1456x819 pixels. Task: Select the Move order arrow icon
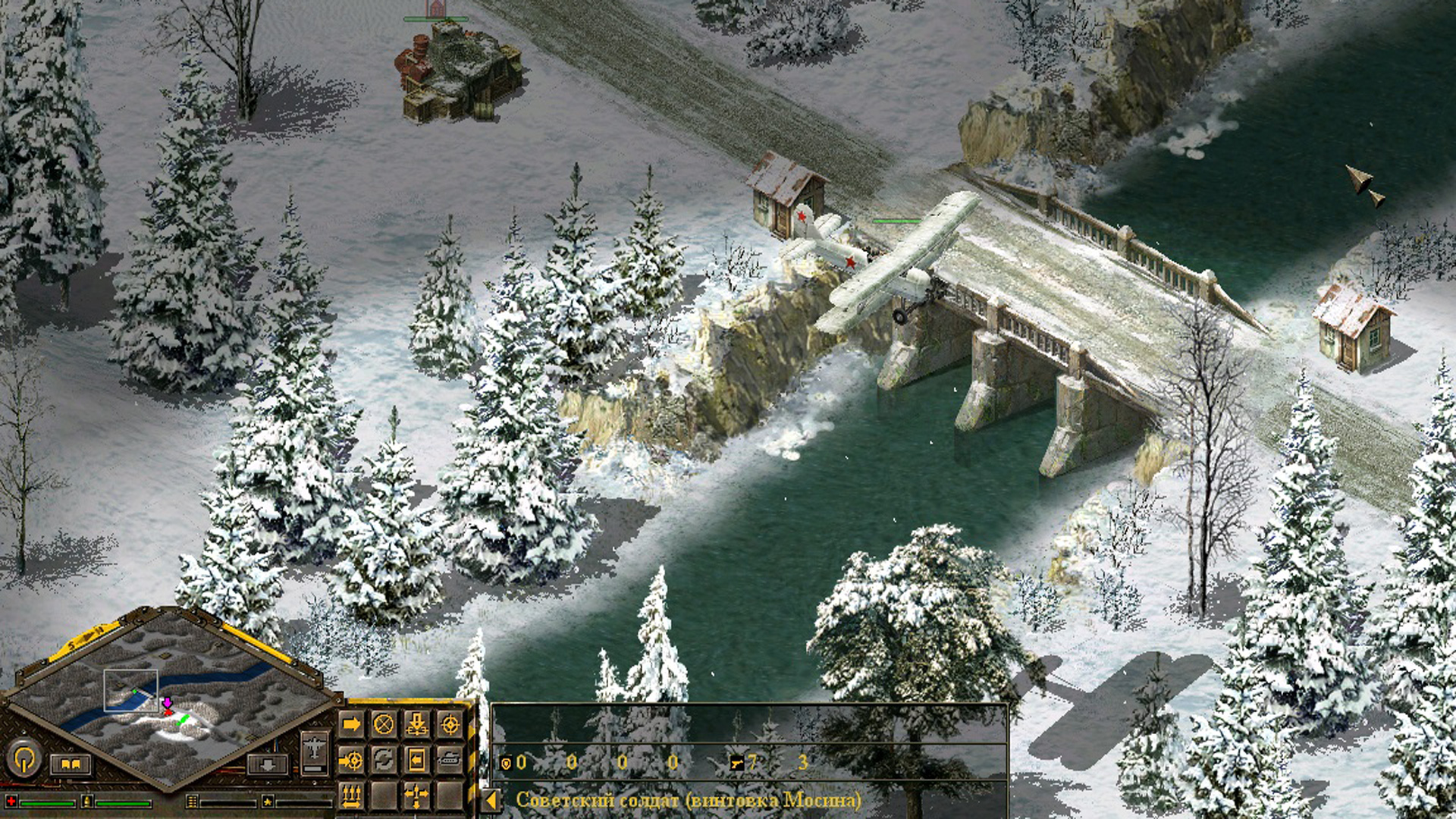351,723
